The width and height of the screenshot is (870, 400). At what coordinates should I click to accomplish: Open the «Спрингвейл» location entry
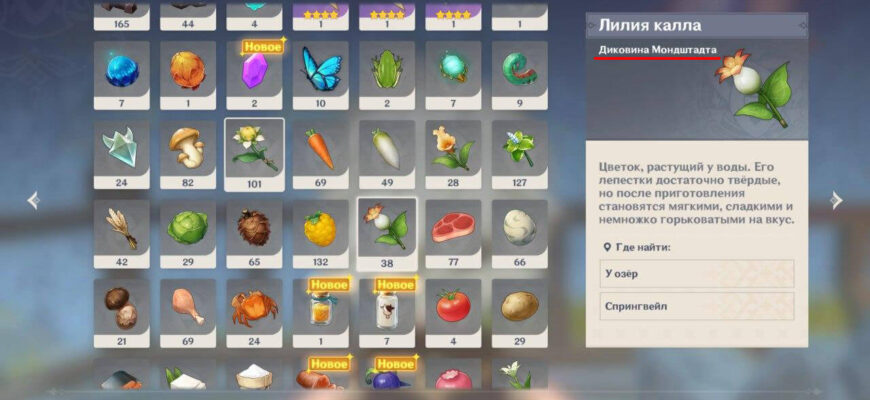pyautogui.click(x=697, y=306)
